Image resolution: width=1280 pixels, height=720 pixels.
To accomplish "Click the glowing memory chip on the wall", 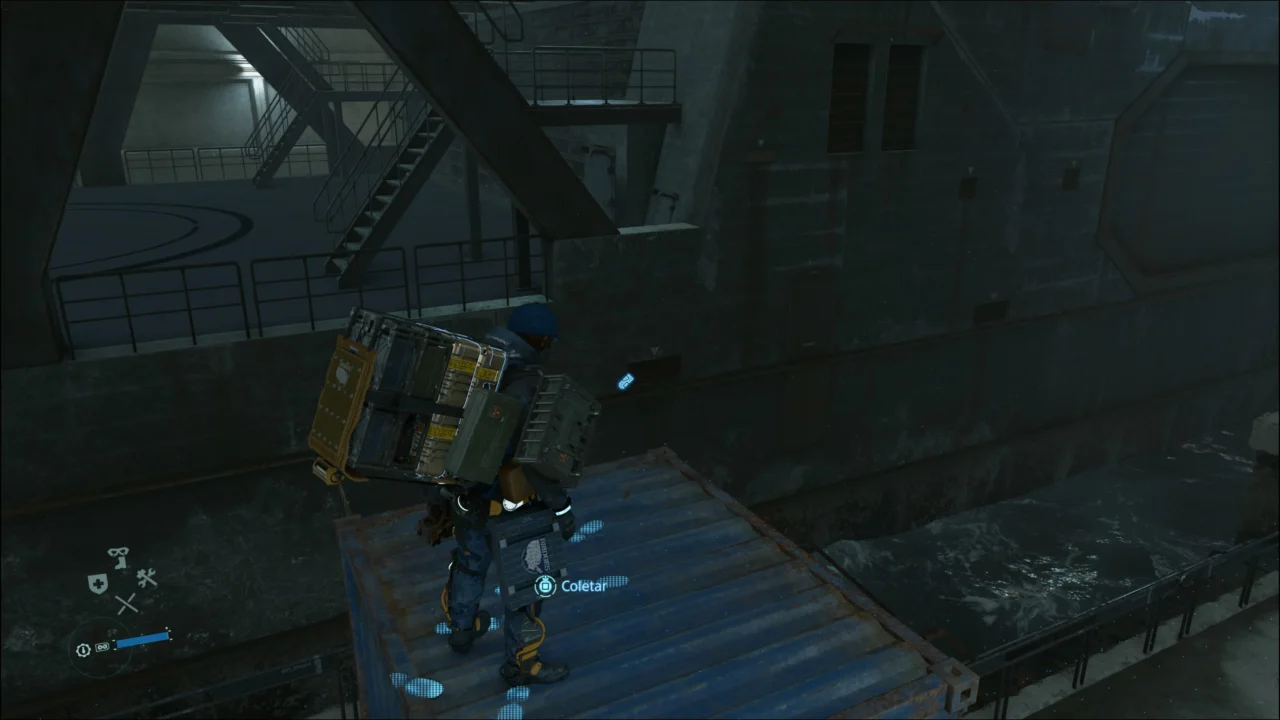I will point(624,380).
